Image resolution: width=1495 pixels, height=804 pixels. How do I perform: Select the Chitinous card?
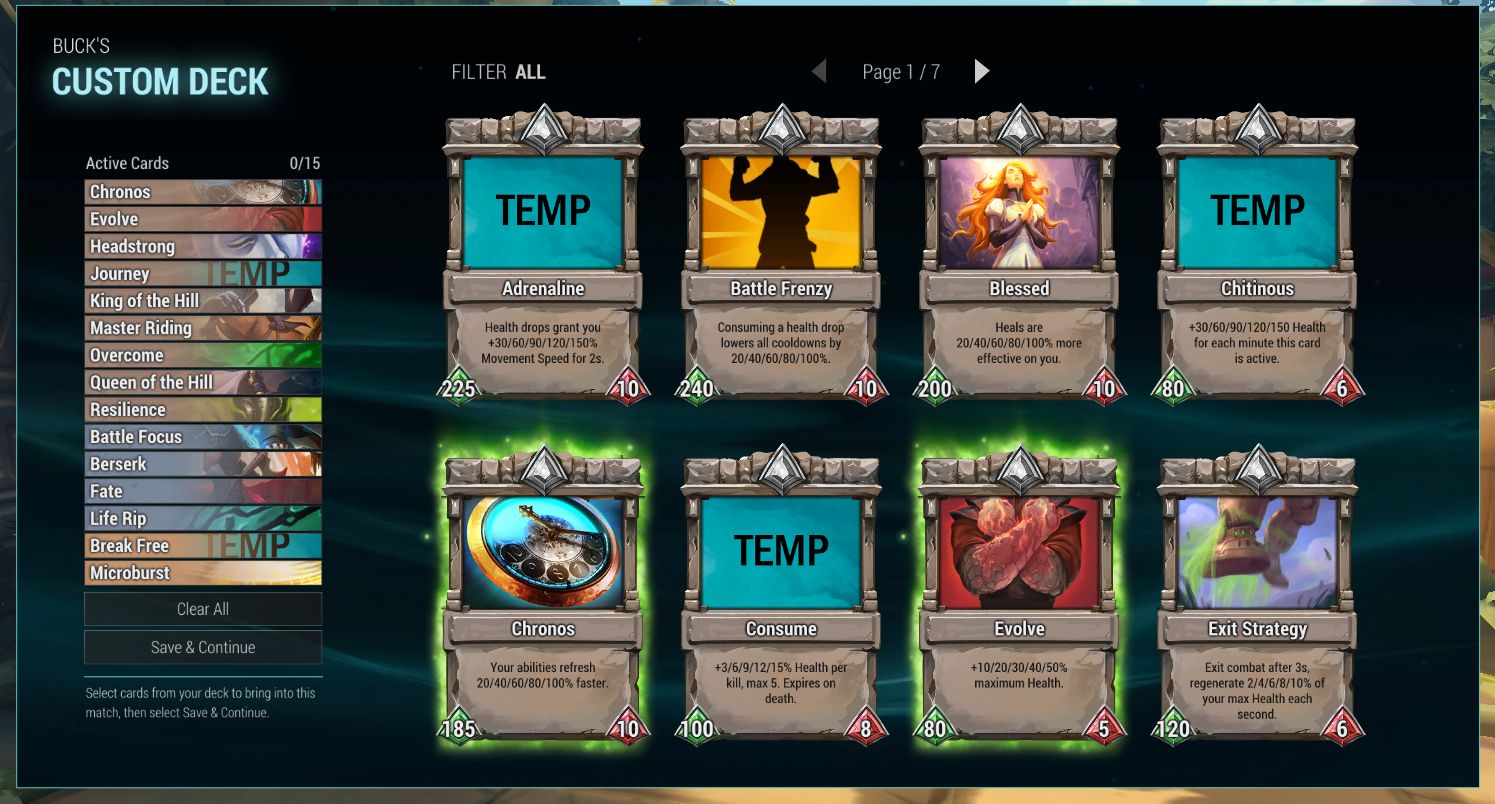(x=1257, y=255)
